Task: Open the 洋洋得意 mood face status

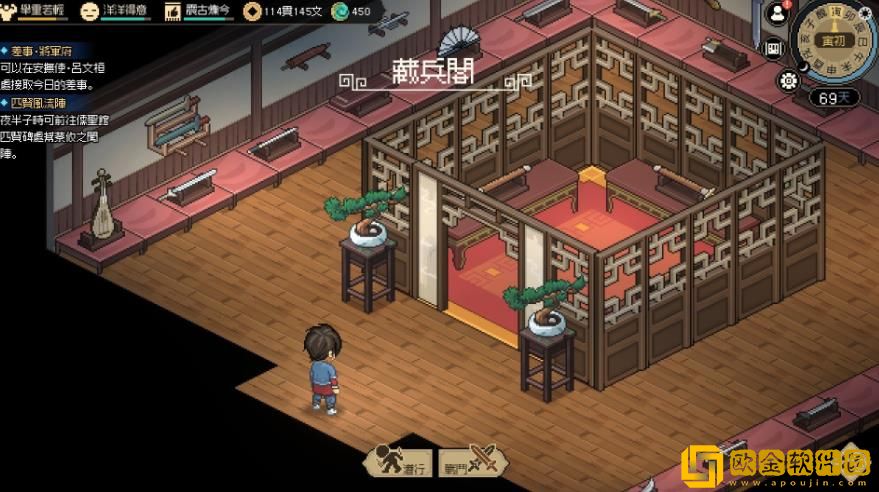Action: click(89, 11)
